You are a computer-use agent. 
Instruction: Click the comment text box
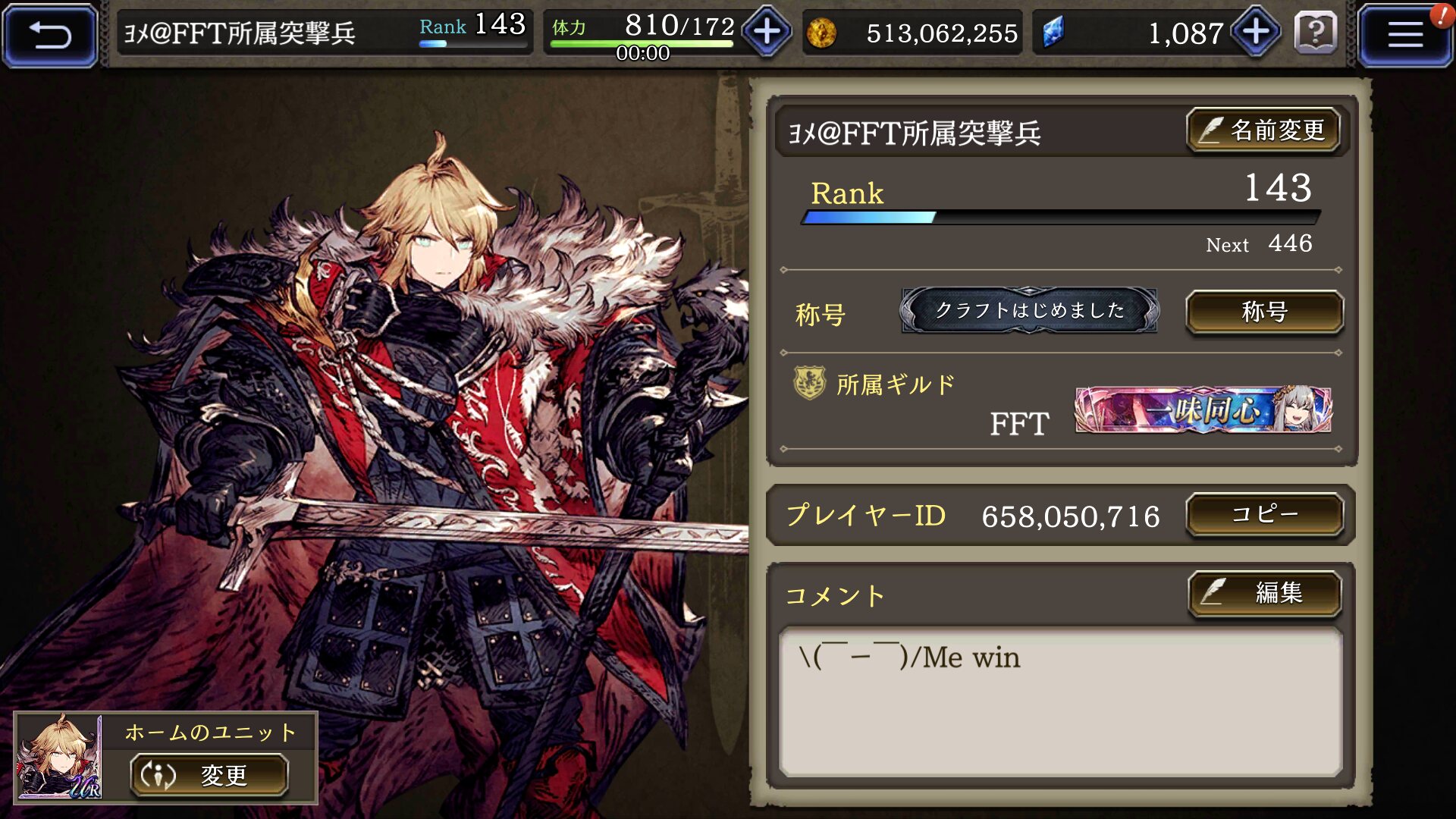(x=1060, y=701)
